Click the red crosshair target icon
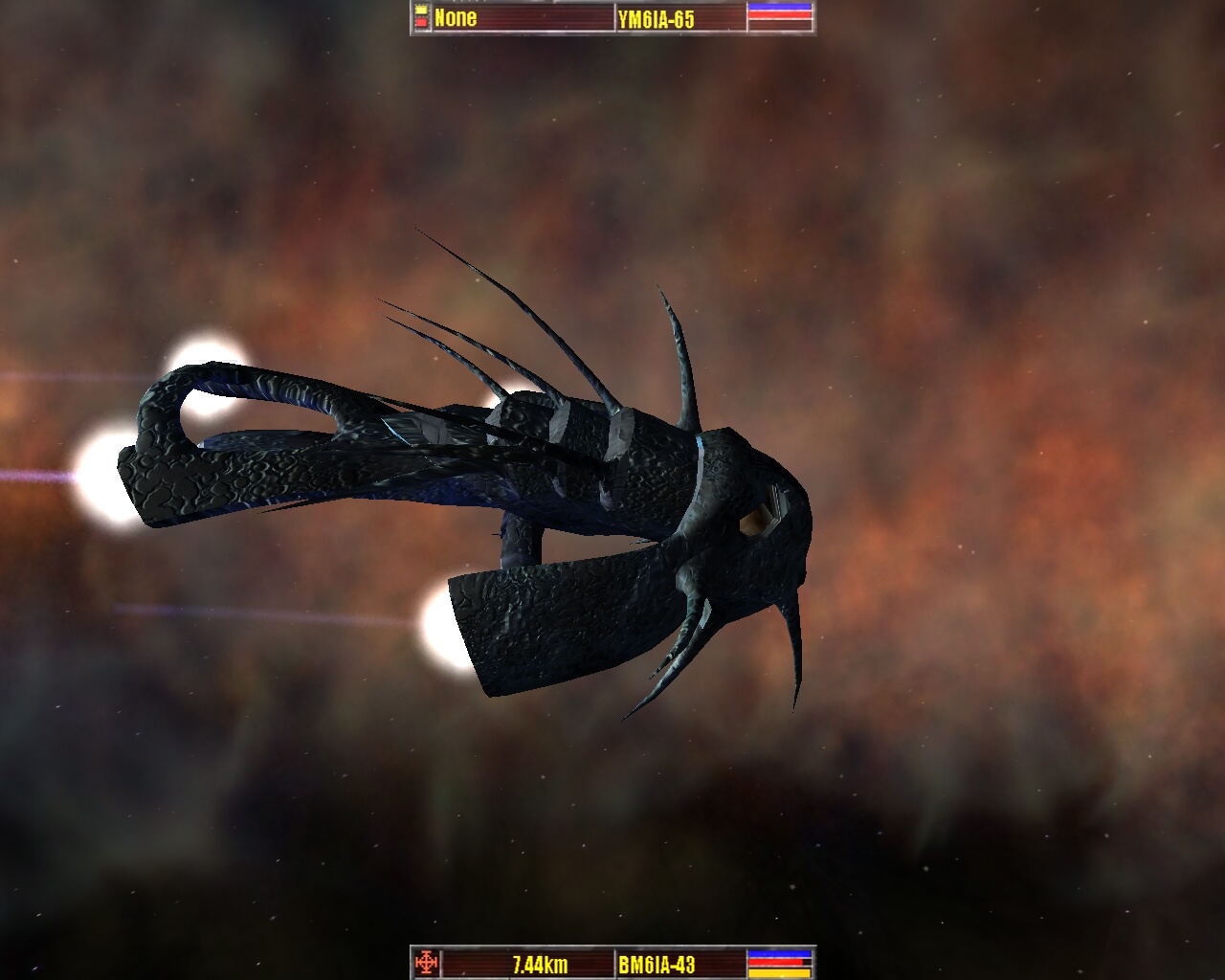Viewport: 1225px width, 980px height. point(427,962)
